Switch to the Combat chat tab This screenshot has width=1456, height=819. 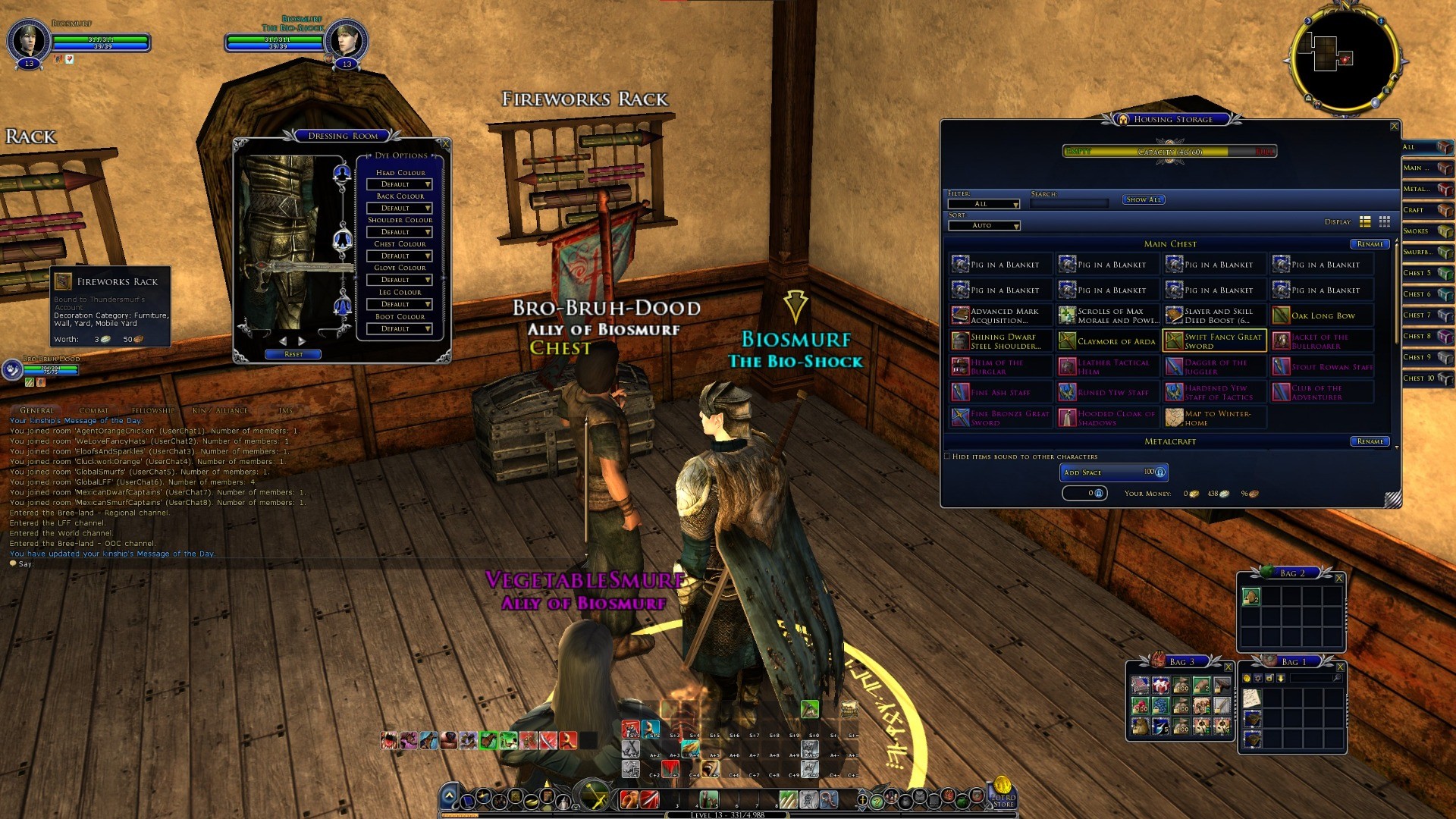pyautogui.click(x=94, y=410)
